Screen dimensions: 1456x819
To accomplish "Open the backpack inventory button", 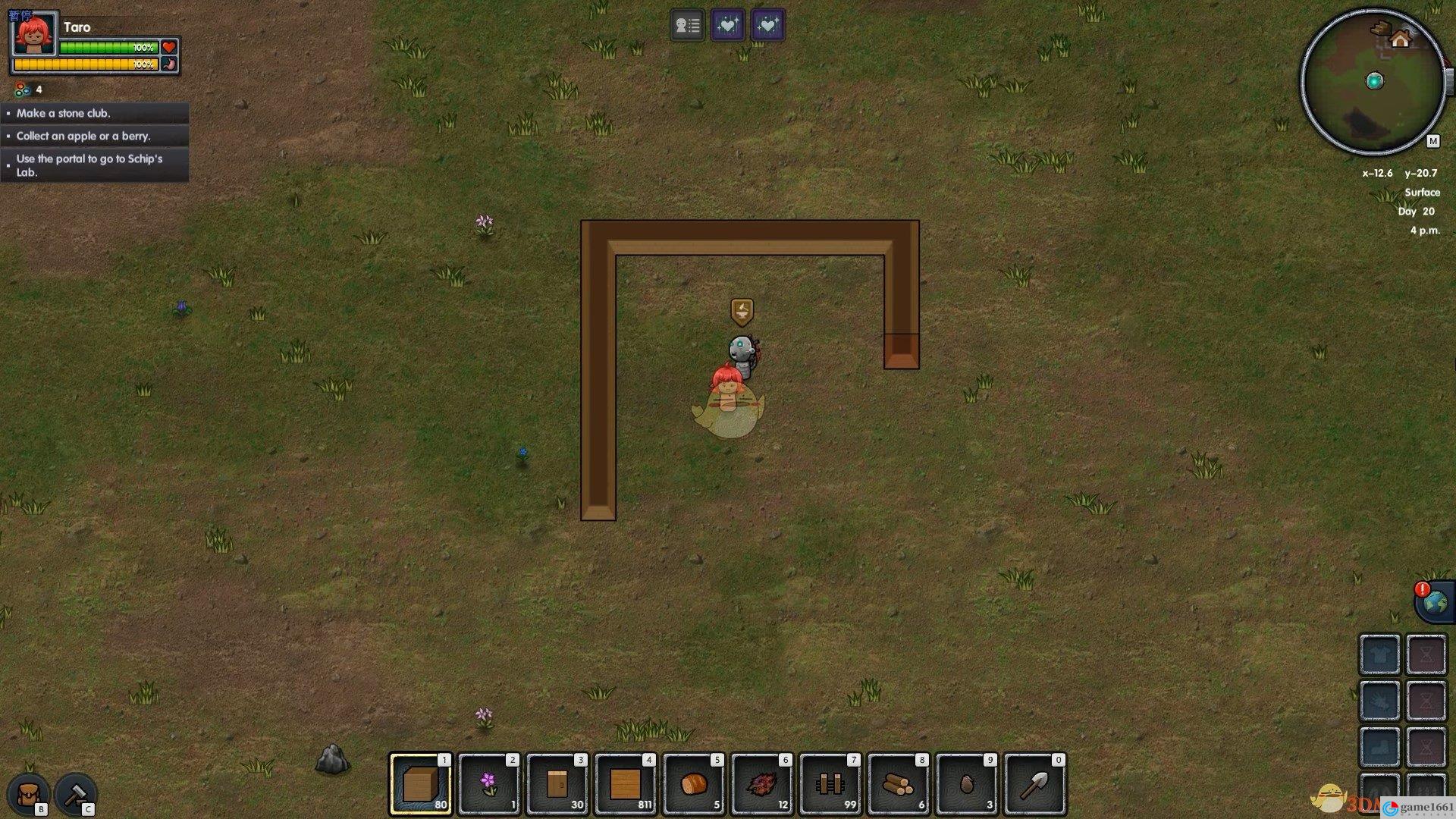I will pyautogui.click(x=29, y=795).
